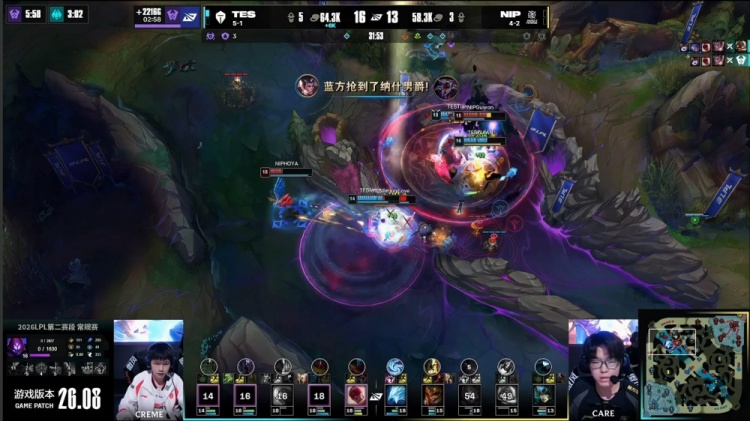Screen dimensions: 750x421
Task: Pick the champion portrait showing 54
Action: pos(469,396)
